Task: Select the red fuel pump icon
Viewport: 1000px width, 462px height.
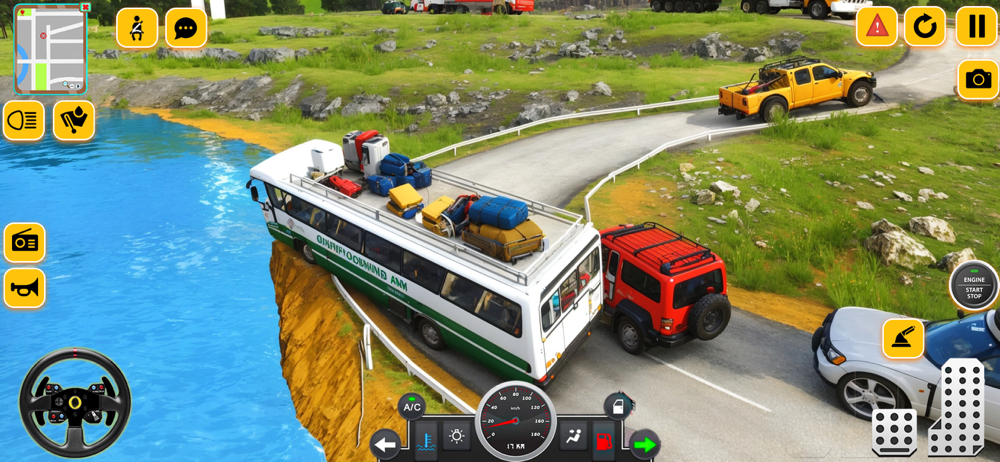Action: click(604, 440)
